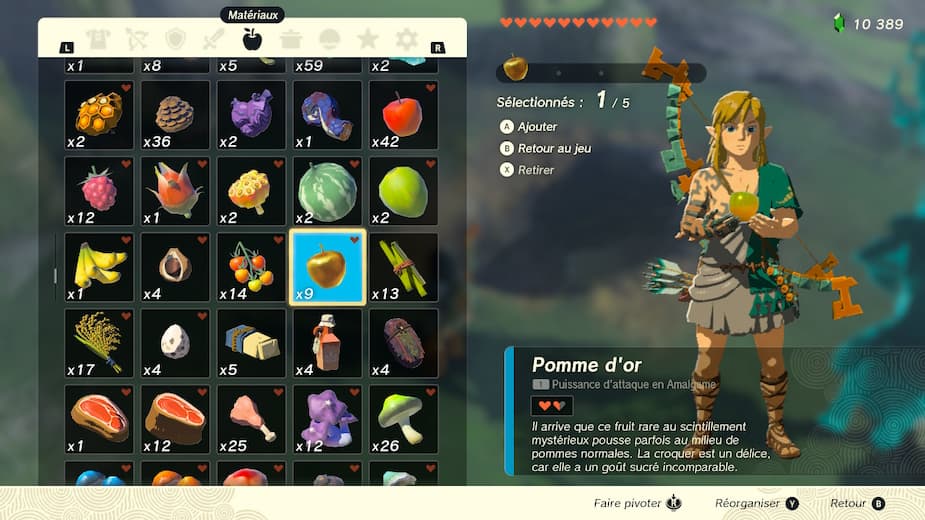Open the bow and arrows tab
The height and width of the screenshot is (520, 925).
(136, 40)
